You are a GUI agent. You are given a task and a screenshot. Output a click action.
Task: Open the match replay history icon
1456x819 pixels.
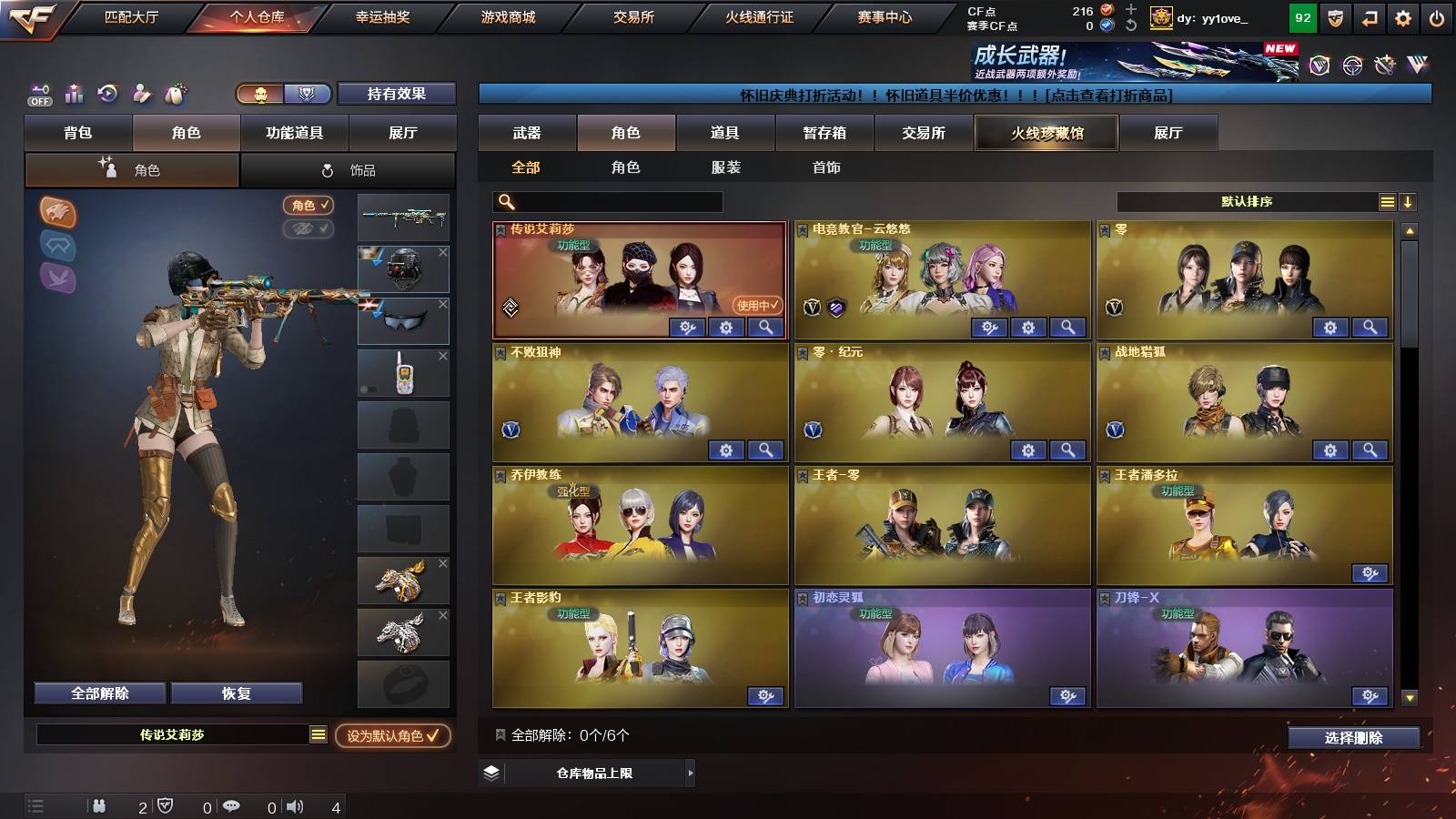coord(107,94)
